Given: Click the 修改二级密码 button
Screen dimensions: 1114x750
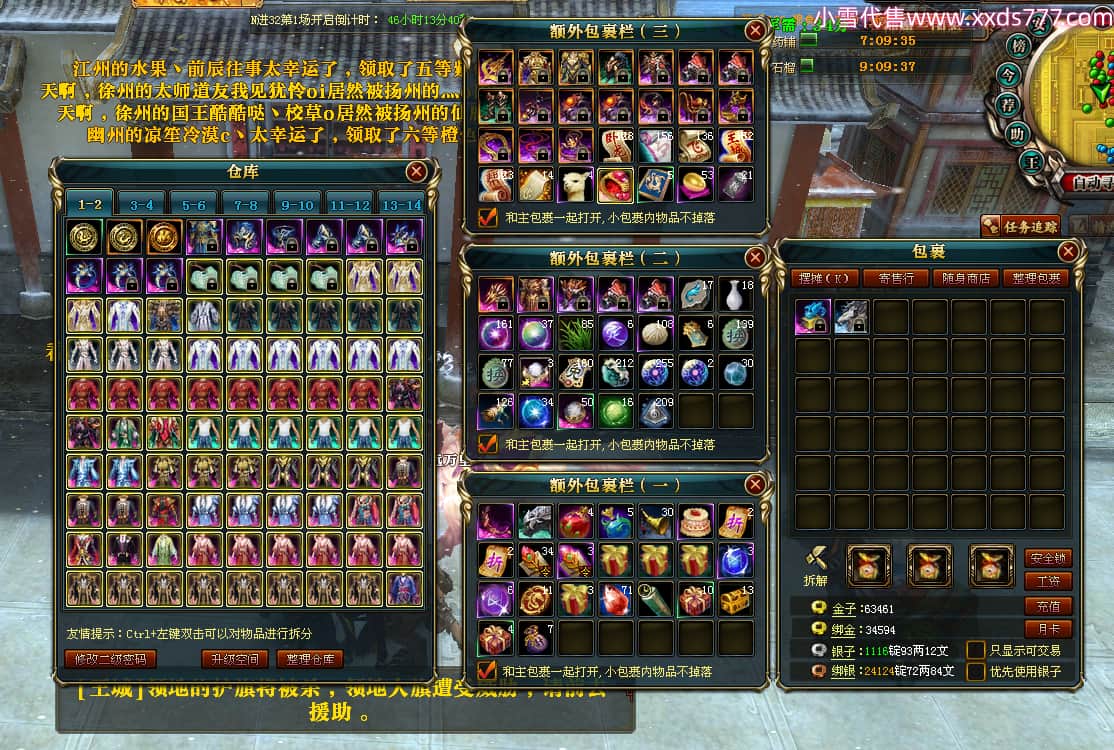Looking at the screenshot, I should pos(110,659).
